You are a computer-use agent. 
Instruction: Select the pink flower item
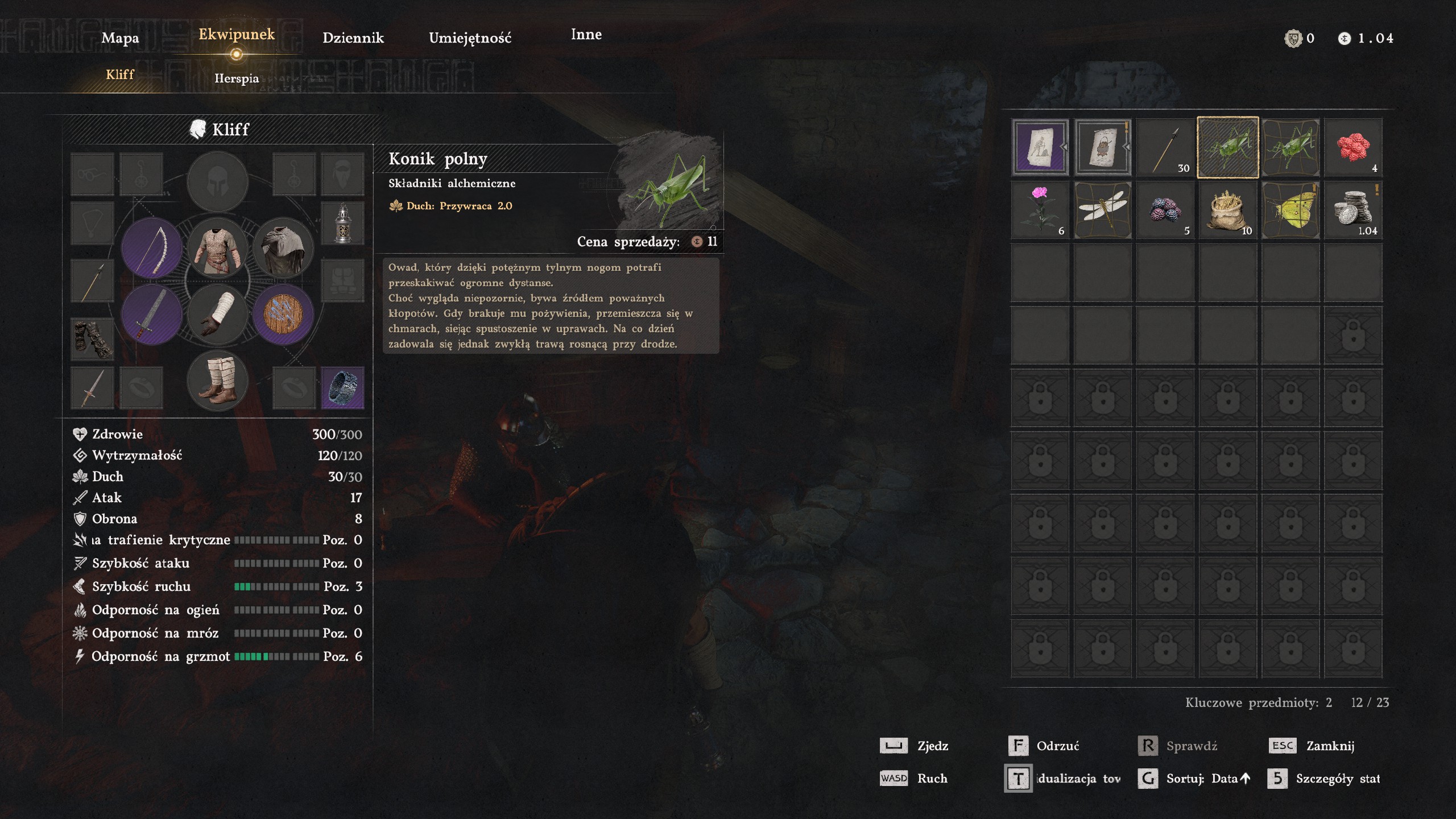coord(1040,210)
